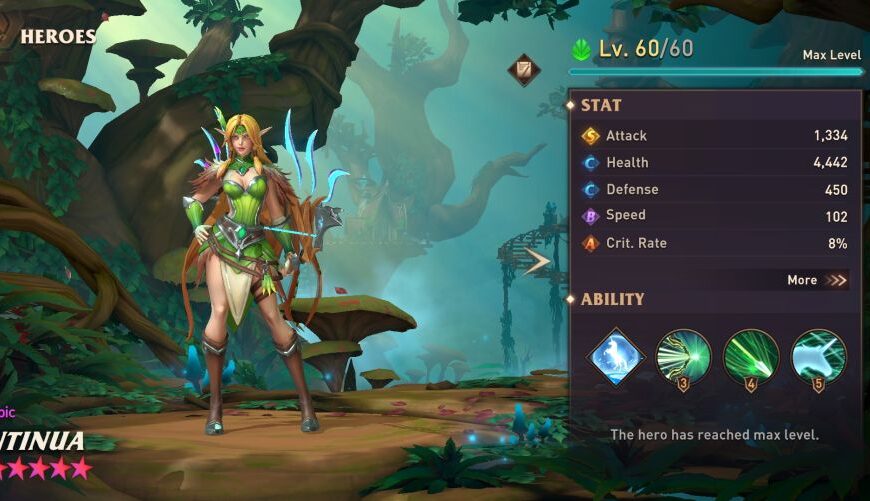This screenshot has height=501, width=870.
Task: Click the arrow chevron left of stat panel
Action: tap(537, 261)
